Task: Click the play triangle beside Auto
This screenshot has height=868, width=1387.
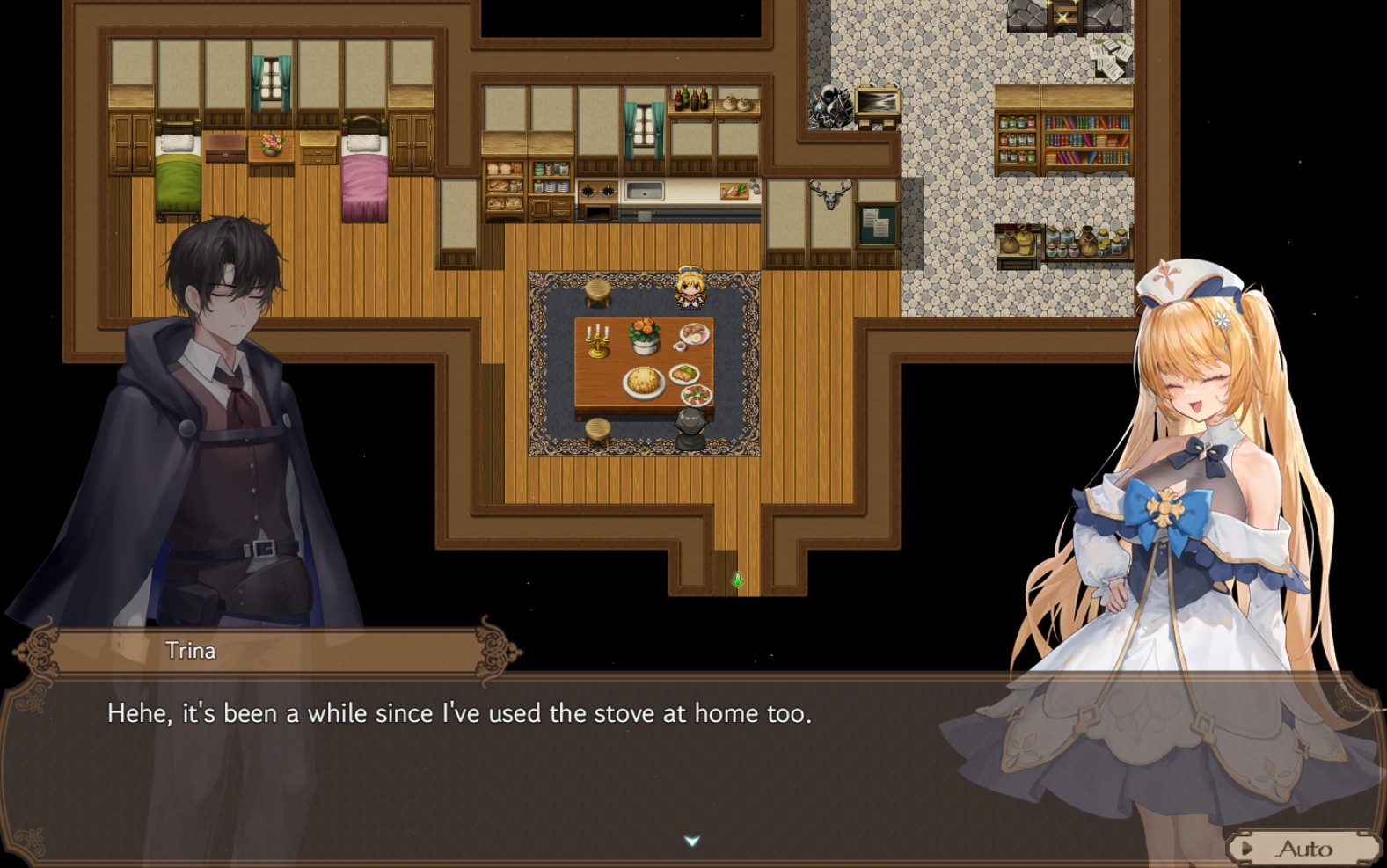Action: click(1247, 848)
